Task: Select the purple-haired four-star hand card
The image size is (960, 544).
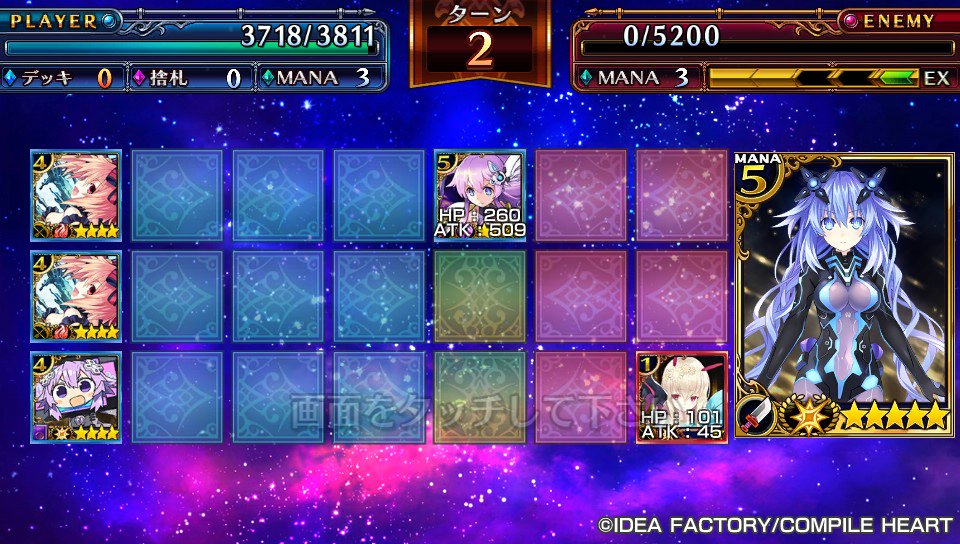Action: [76, 397]
